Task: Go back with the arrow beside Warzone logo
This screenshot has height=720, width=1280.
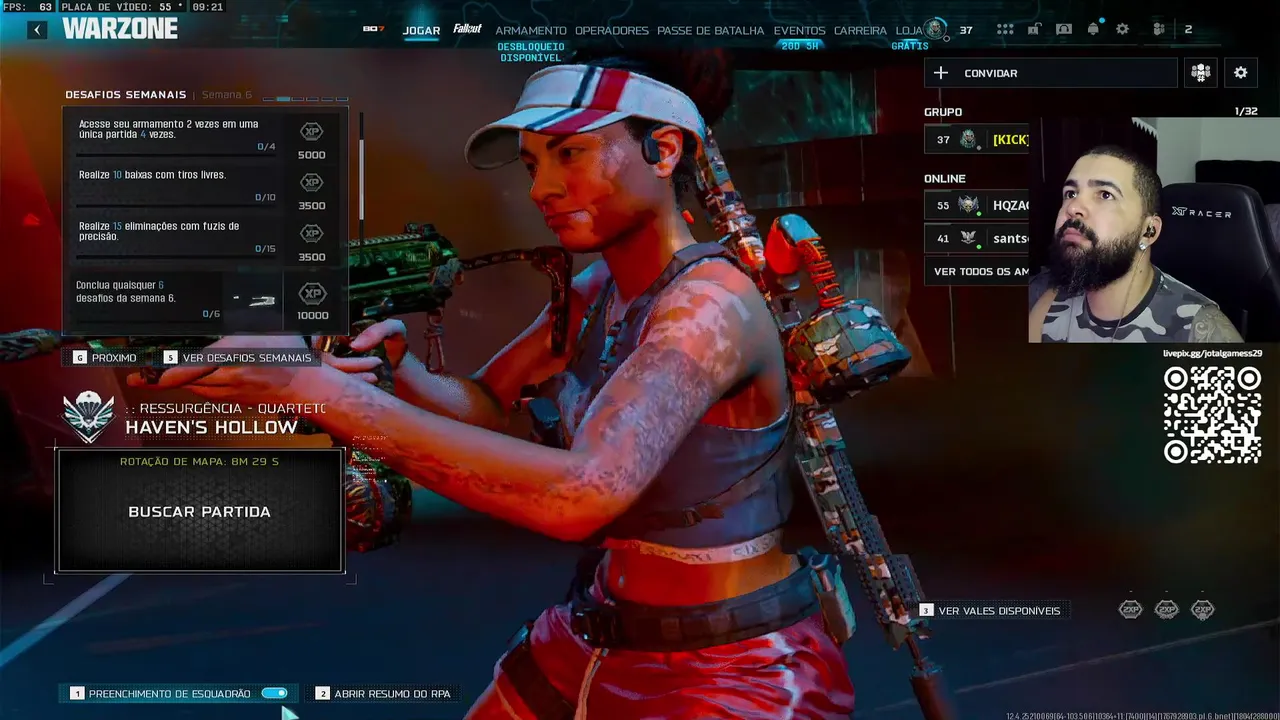Action: [37, 30]
